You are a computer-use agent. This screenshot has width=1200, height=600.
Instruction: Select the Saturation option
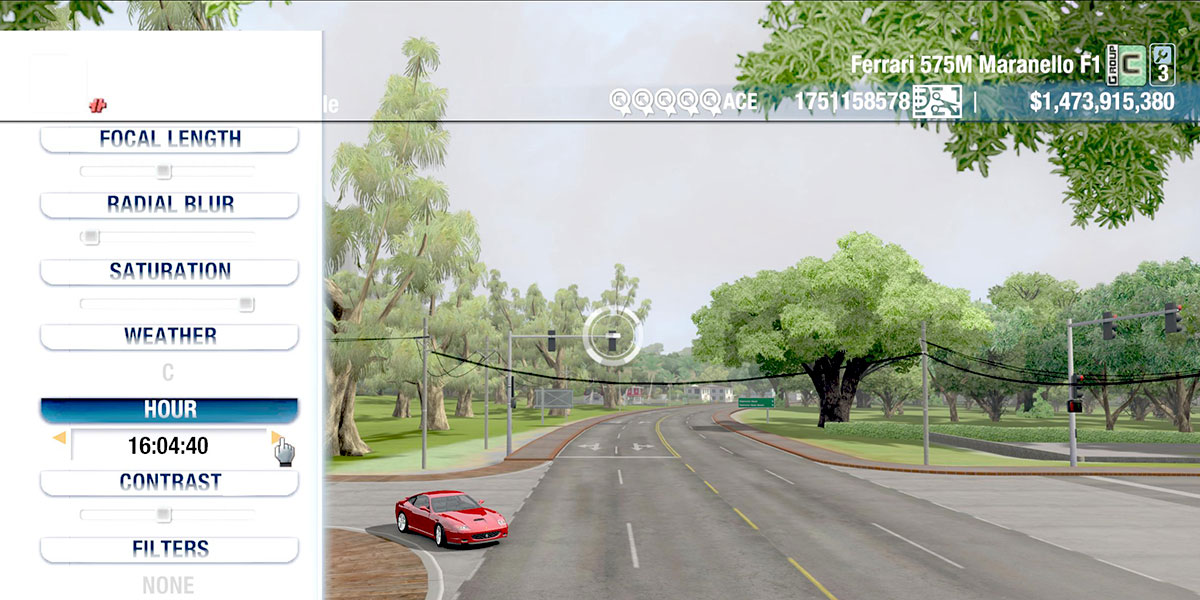coord(169,271)
